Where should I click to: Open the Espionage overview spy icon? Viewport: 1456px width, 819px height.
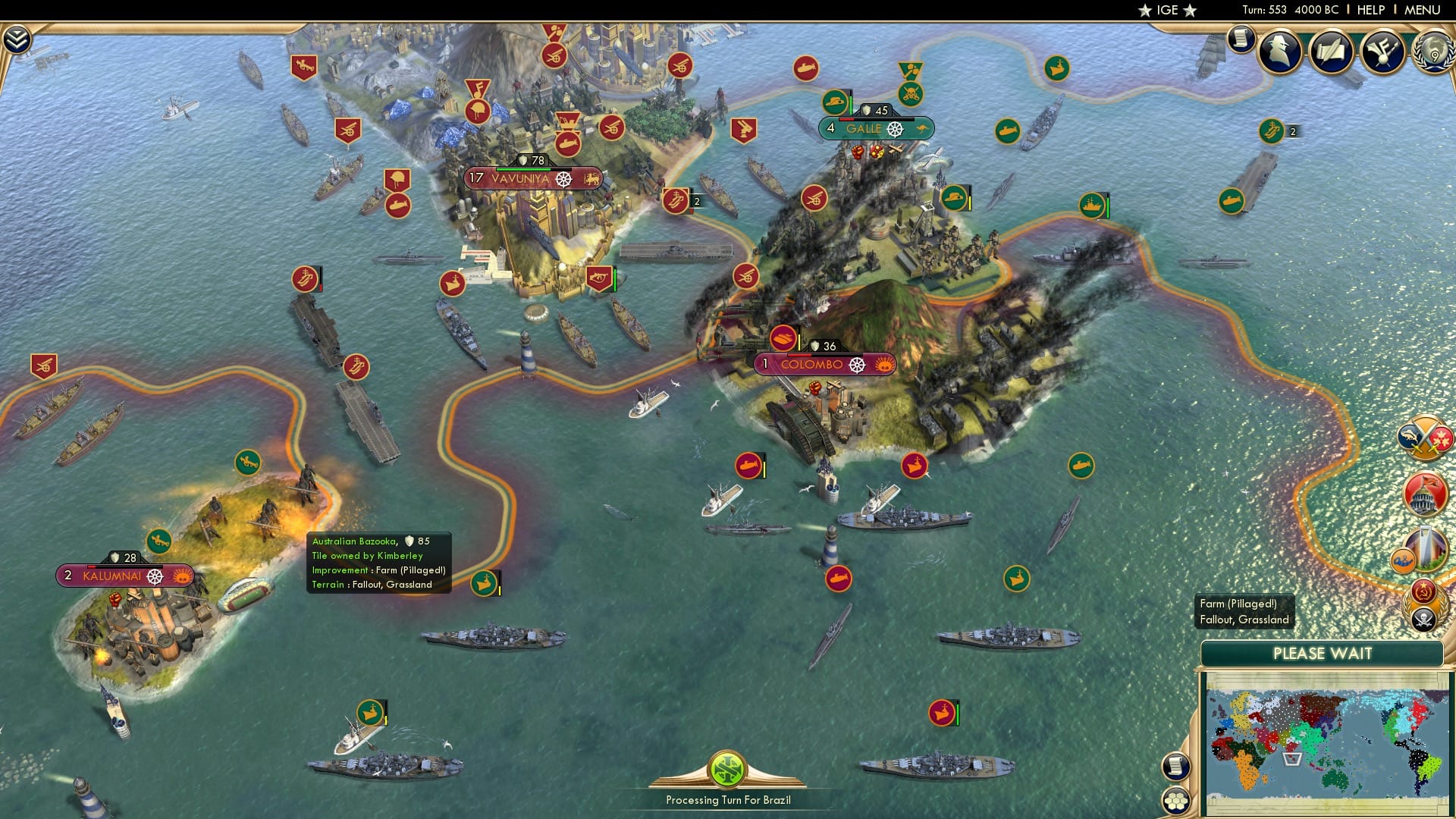(1280, 53)
